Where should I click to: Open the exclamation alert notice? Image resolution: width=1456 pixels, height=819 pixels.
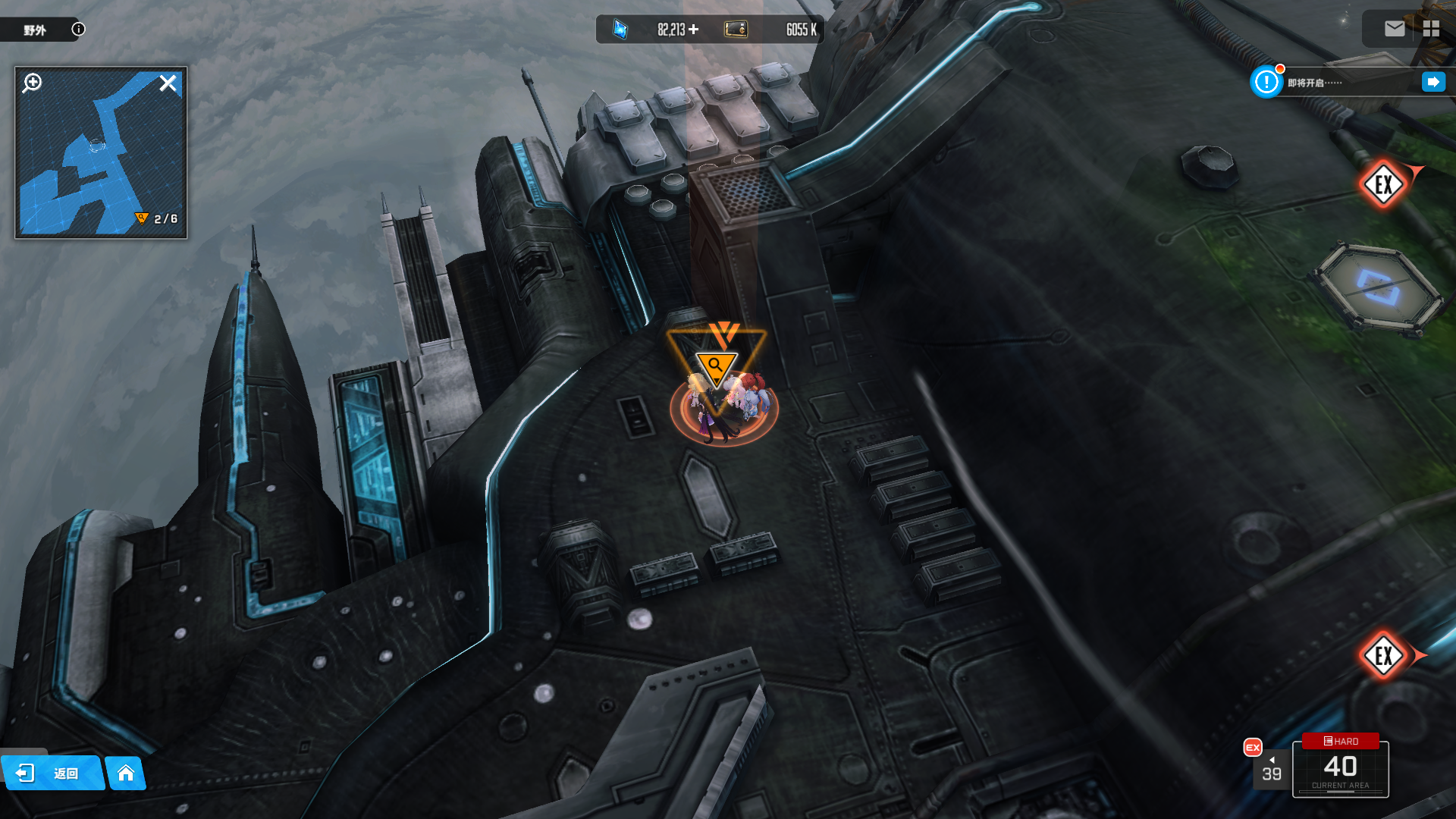[x=1266, y=82]
